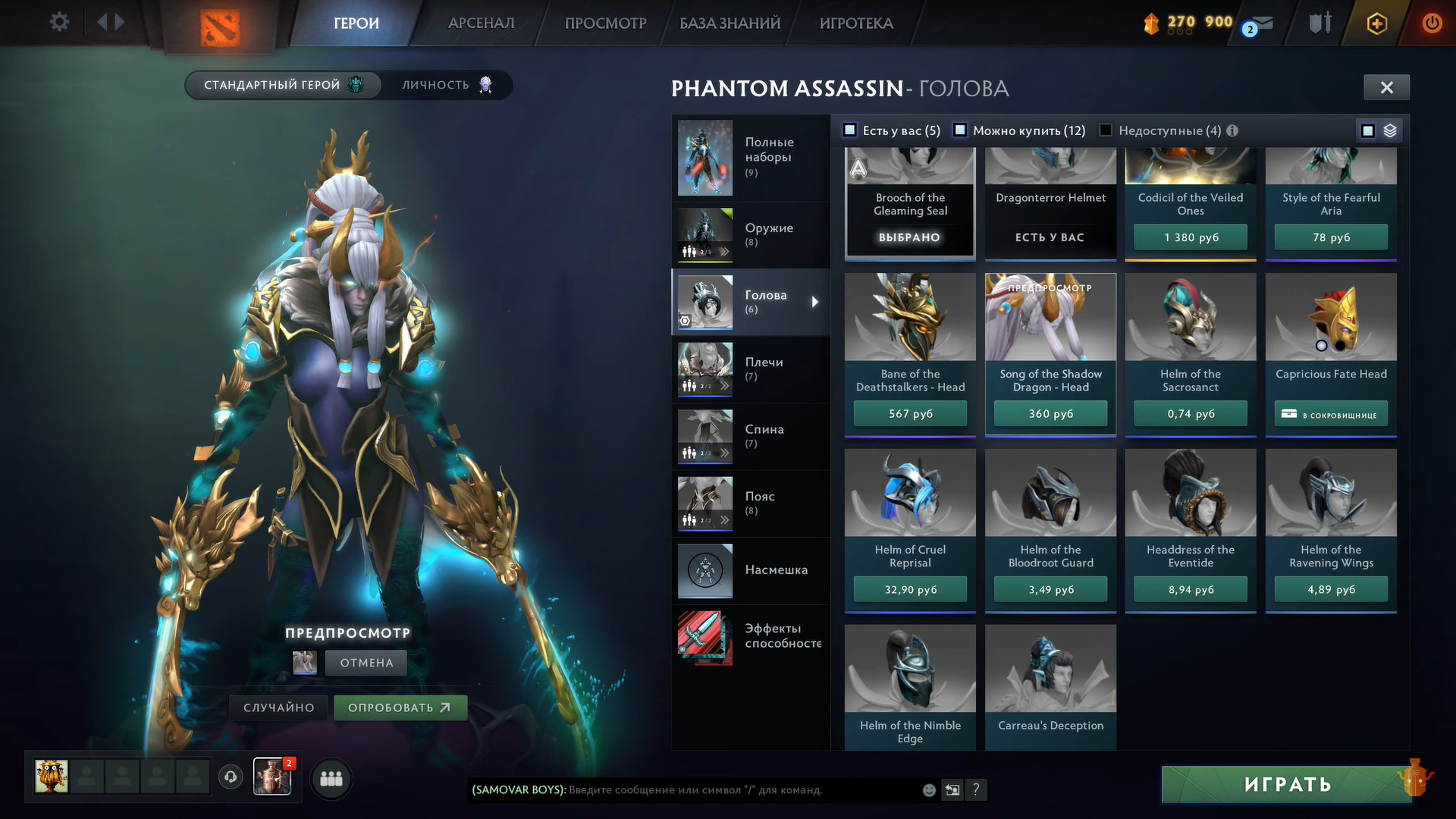The width and height of the screenshot is (1456, 819).
Task: Buy Bane of the Deathstalkers for 567 руб
Action: pos(910,414)
